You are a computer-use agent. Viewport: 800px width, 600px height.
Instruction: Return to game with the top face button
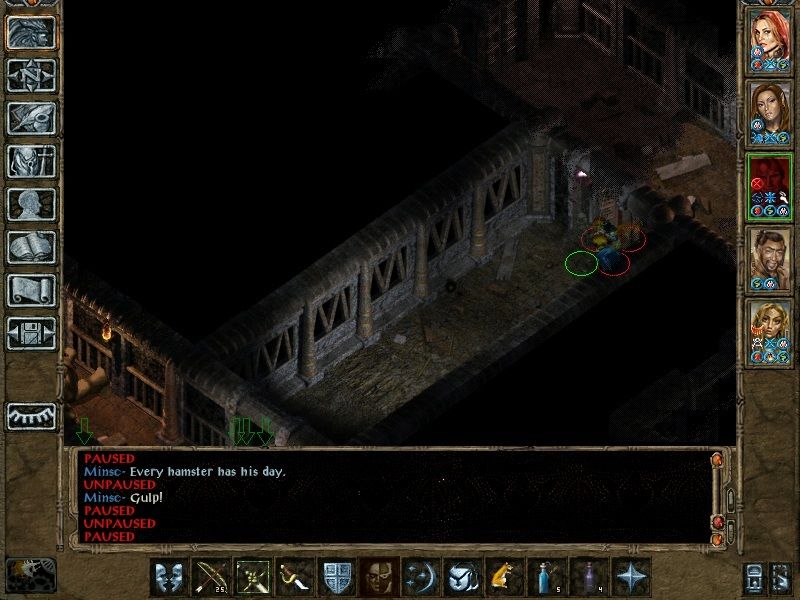pyautogui.click(x=32, y=31)
